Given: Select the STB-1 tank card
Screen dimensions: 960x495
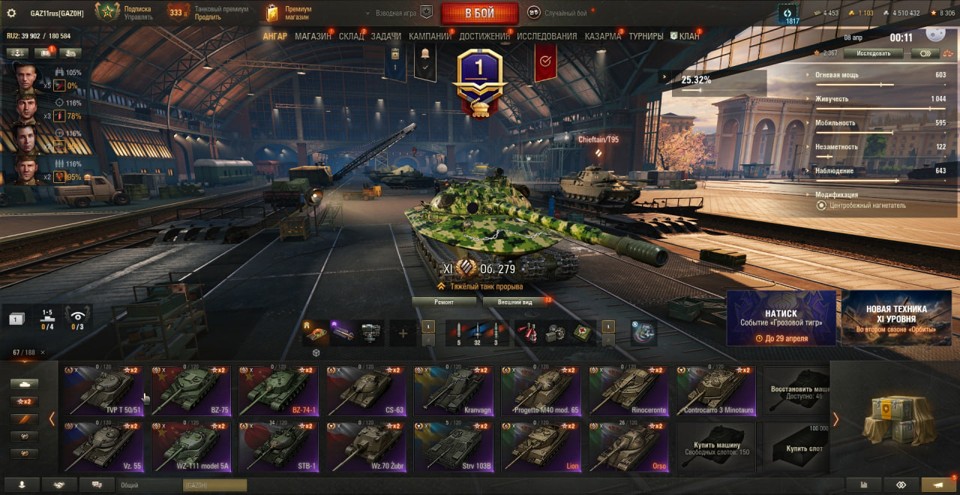Looking at the screenshot, I should 278,445.
